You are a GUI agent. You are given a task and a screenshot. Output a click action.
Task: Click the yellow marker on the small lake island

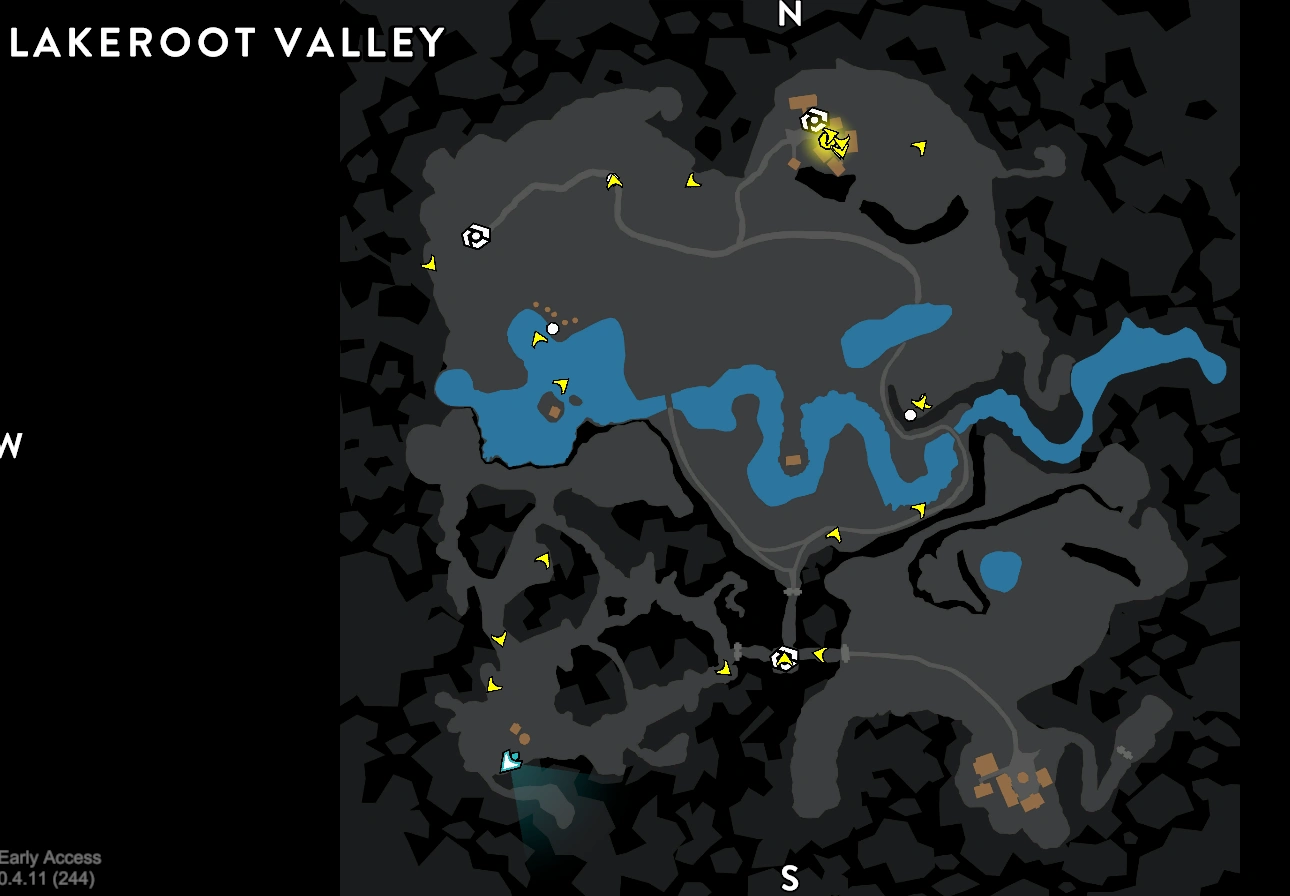click(562, 385)
